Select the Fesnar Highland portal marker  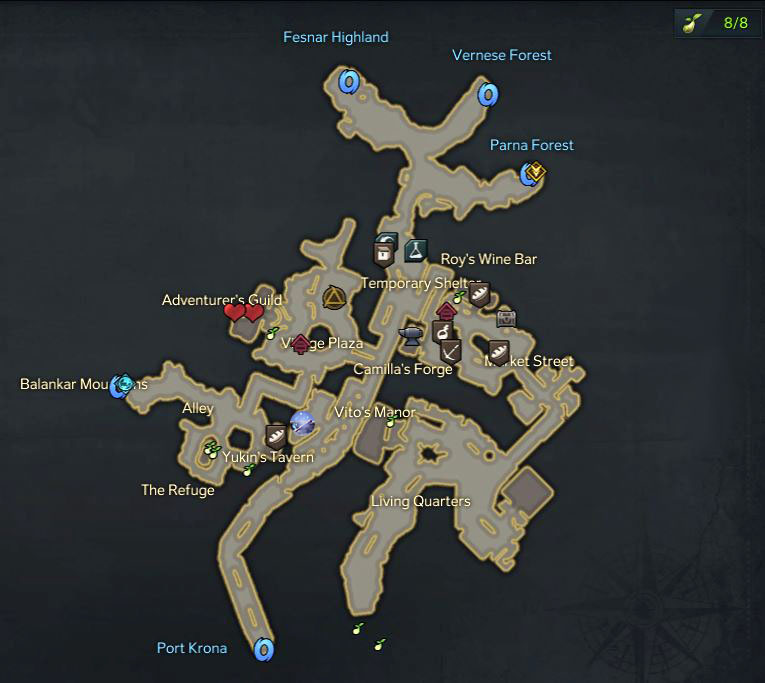point(348,81)
